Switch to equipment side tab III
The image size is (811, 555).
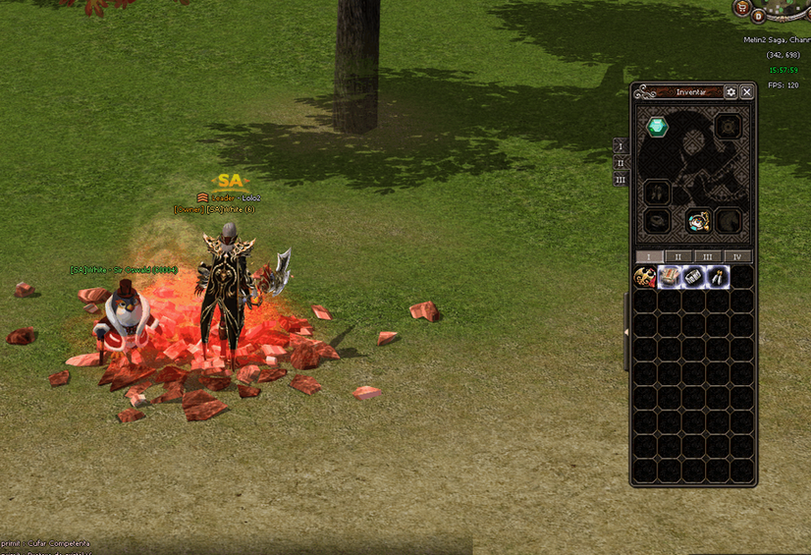(x=620, y=179)
